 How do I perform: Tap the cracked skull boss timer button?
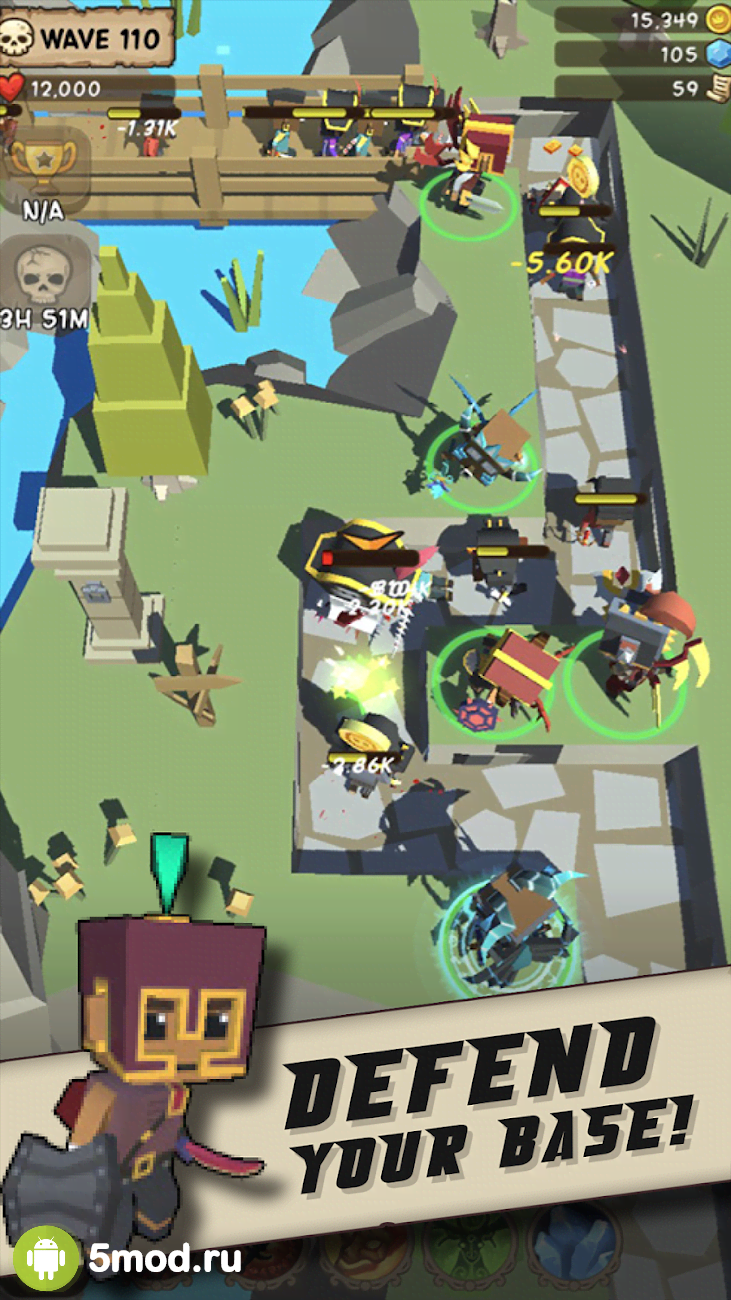tap(42, 274)
